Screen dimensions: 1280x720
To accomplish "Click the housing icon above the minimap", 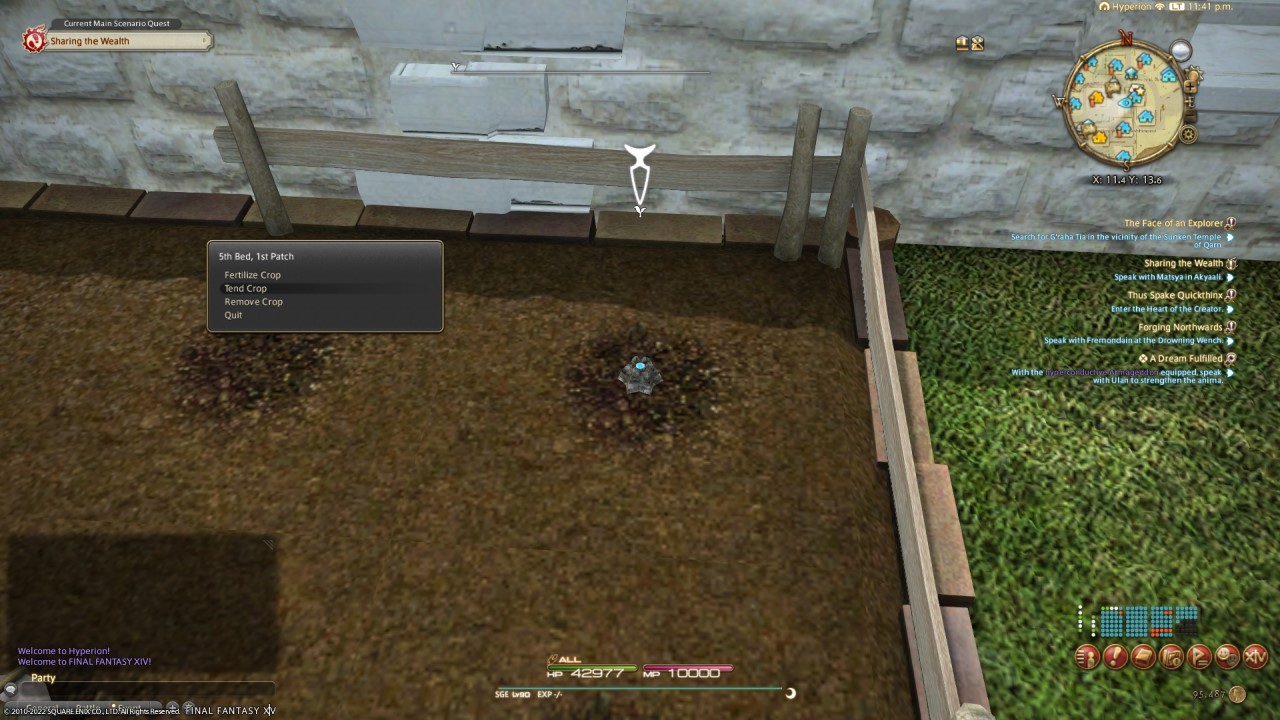I will click(x=961, y=43).
